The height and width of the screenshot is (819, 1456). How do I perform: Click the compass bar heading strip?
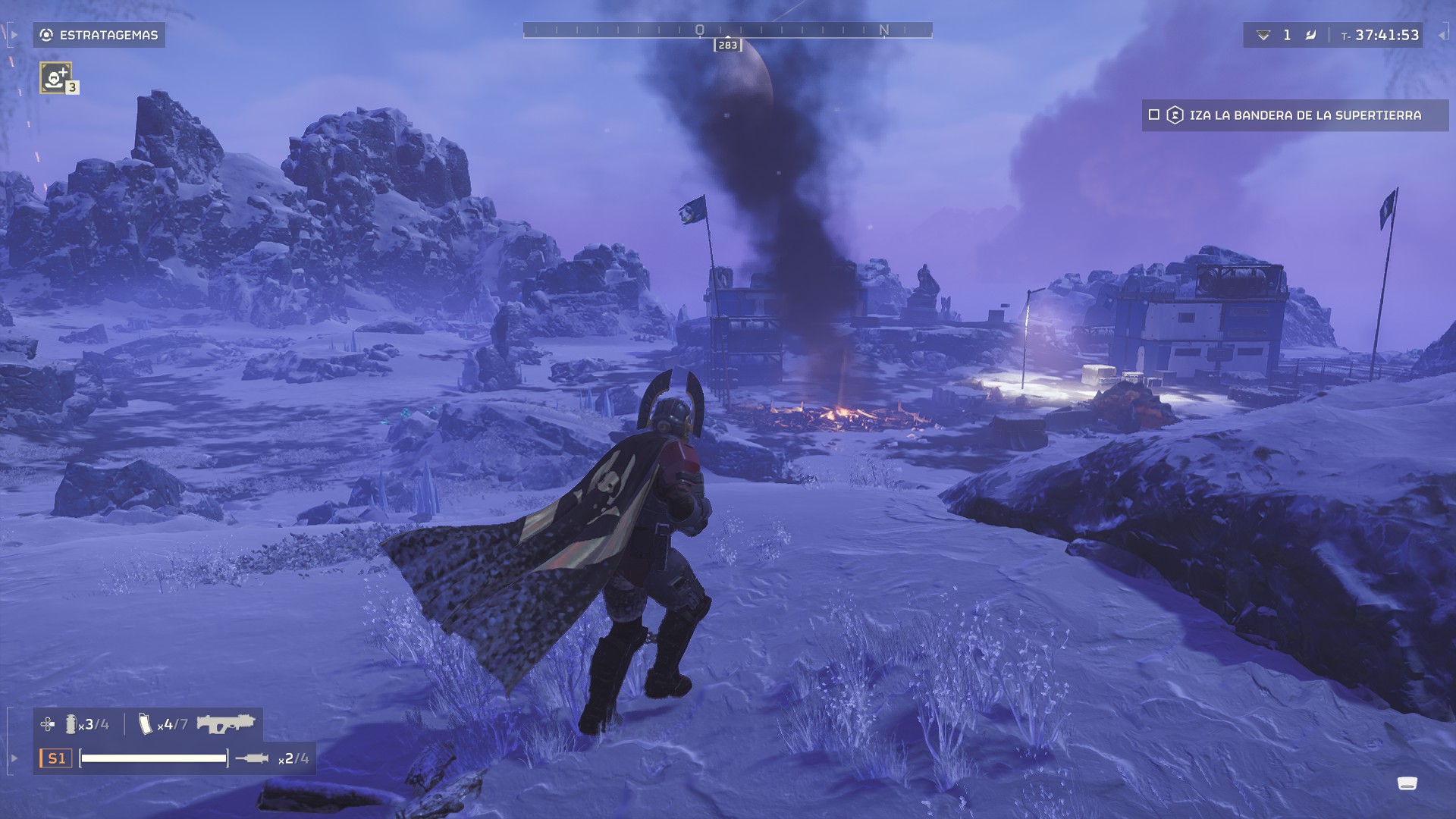[727, 30]
